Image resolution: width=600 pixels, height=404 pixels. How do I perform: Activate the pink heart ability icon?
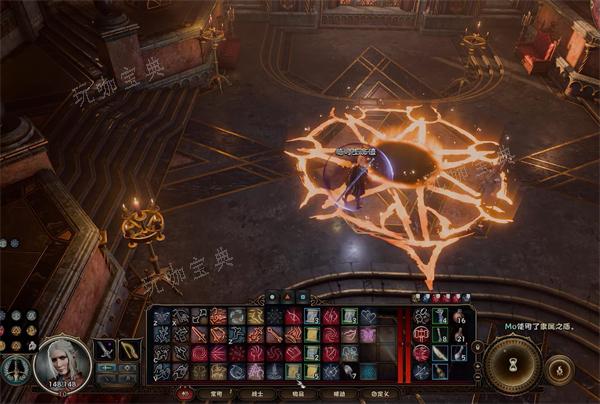click(x=367, y=316)
